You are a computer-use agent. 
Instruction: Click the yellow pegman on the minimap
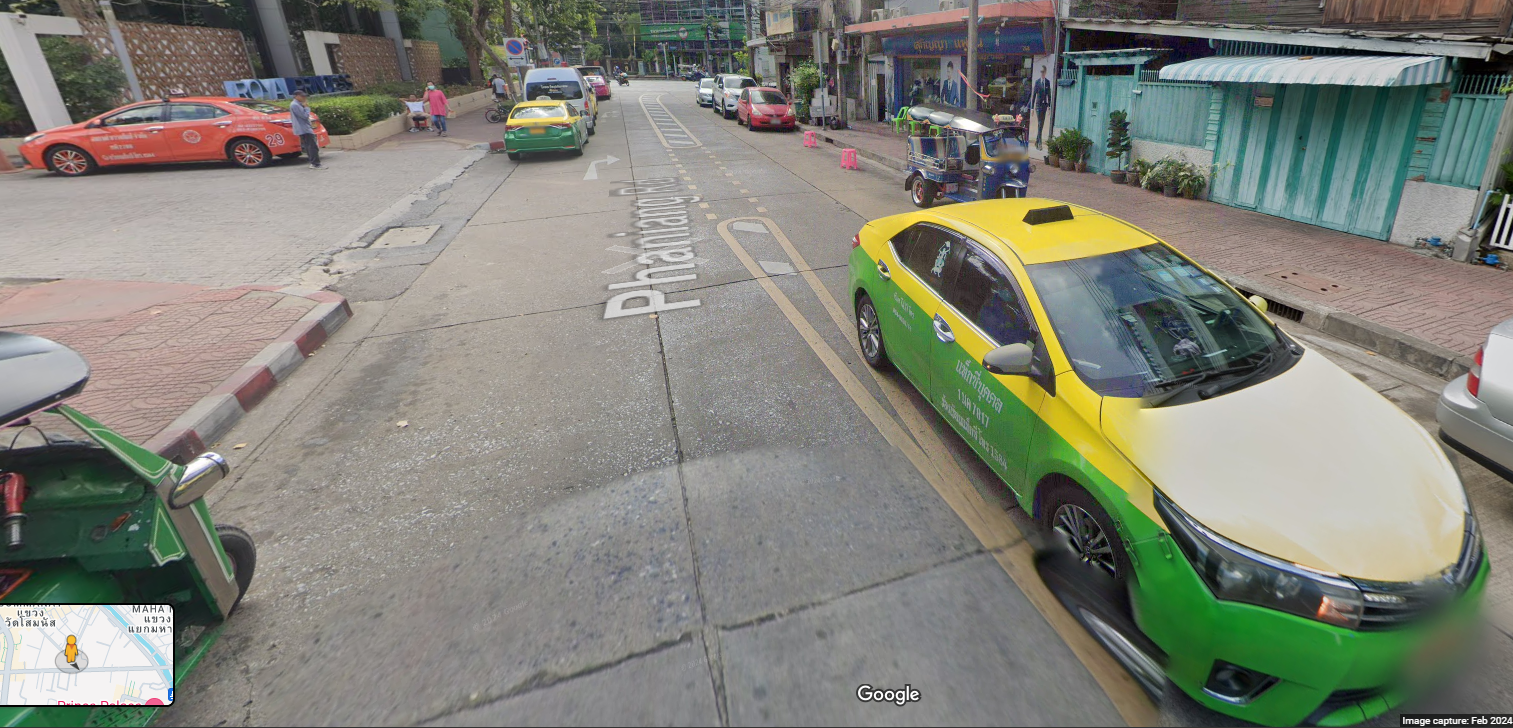[70, 650]
